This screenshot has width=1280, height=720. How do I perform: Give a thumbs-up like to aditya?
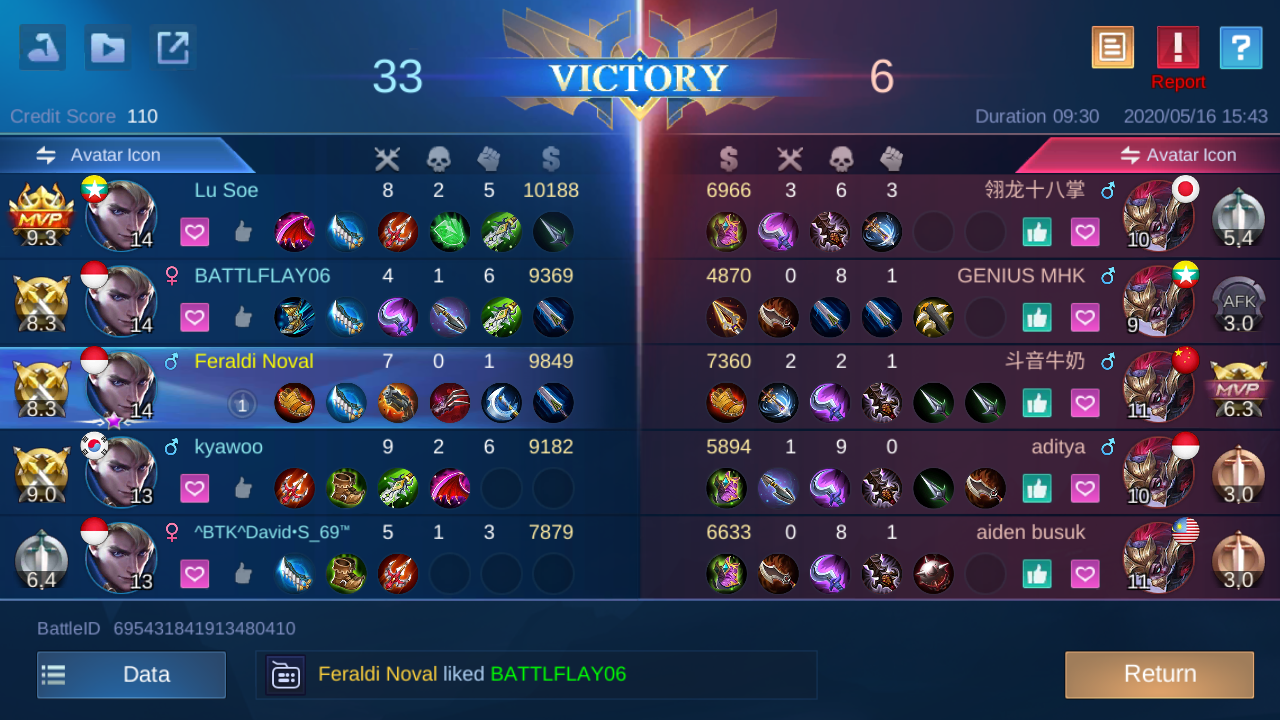[x=1037, y=489]
